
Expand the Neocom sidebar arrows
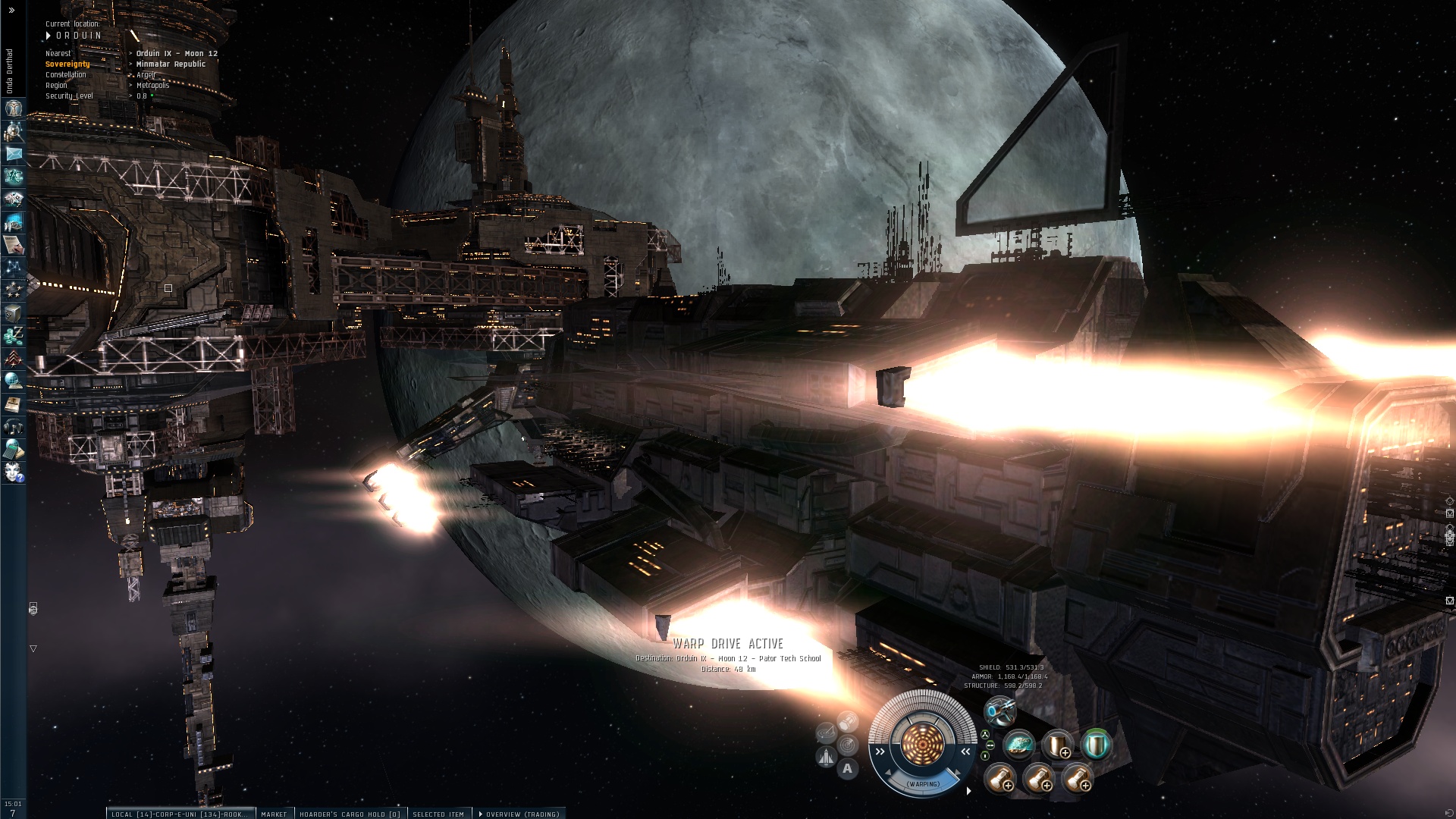pyautogui.click(x=11, y=11)
